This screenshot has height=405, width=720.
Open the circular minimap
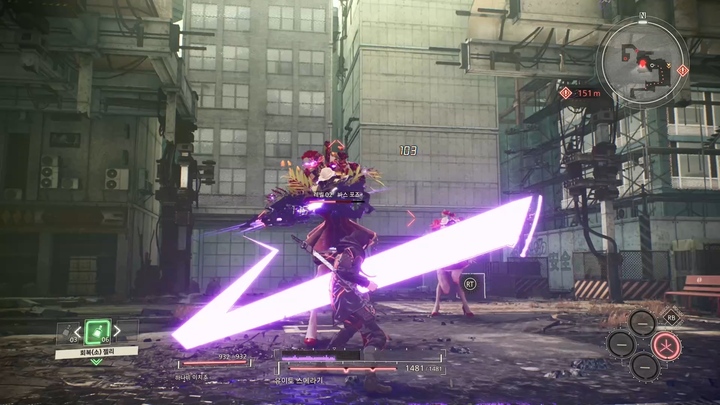point(641,60)
